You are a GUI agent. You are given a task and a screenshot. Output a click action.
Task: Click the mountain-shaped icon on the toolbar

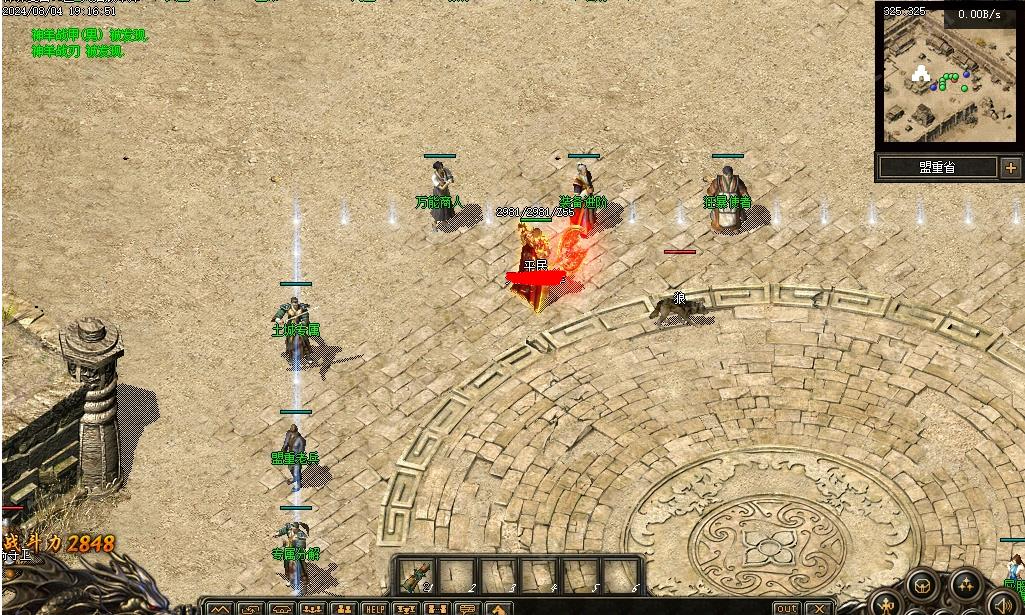click(219, 608)
